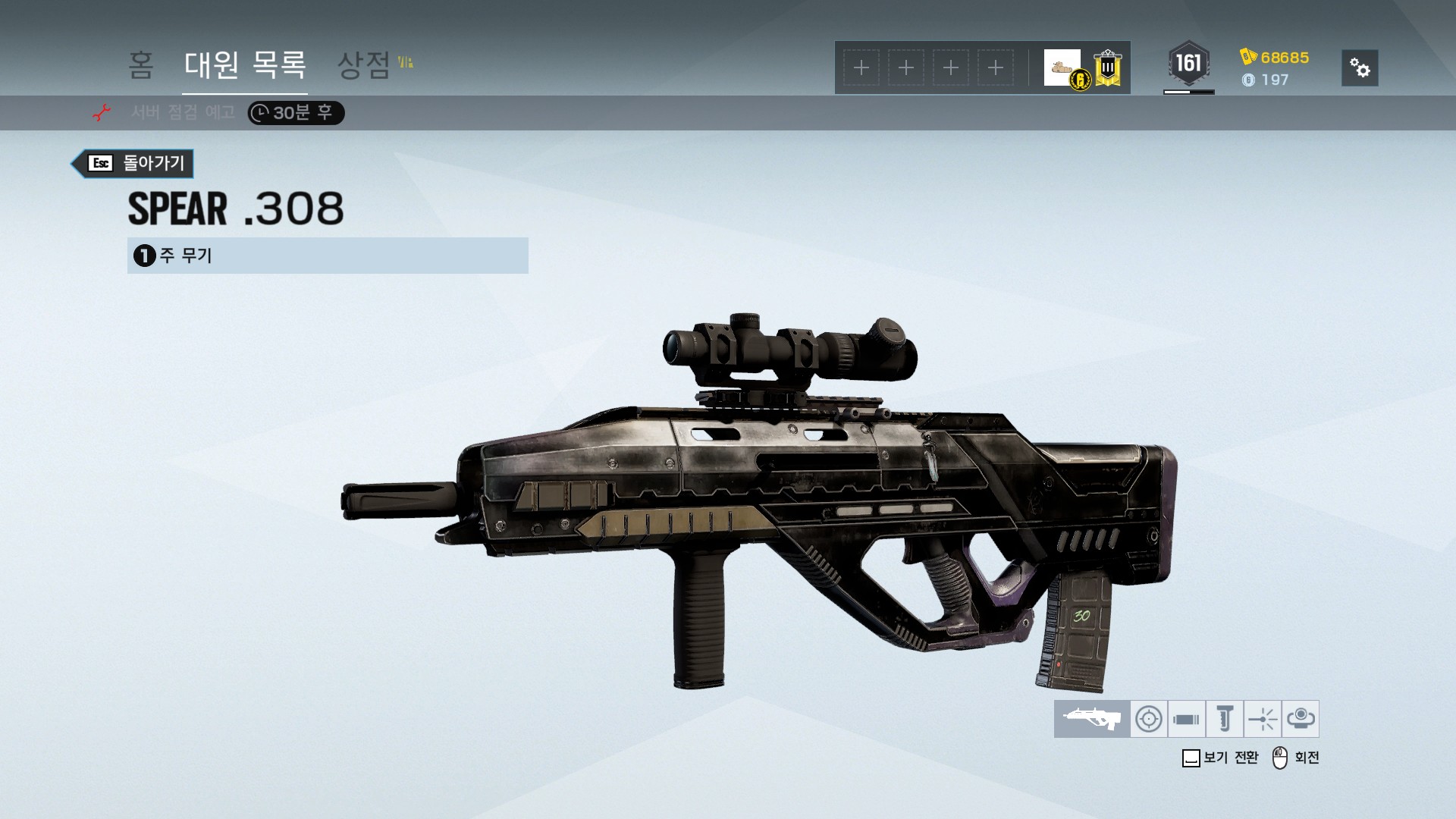Screen dimensions: 1456x819
Task: View the gold rank banner badge
Action: pyautogui.click(x=1108, y=68)
